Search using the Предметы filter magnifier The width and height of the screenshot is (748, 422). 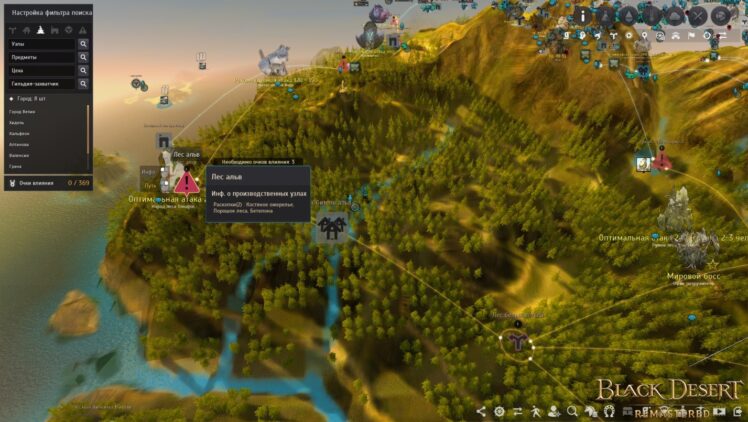coord(83,58)
